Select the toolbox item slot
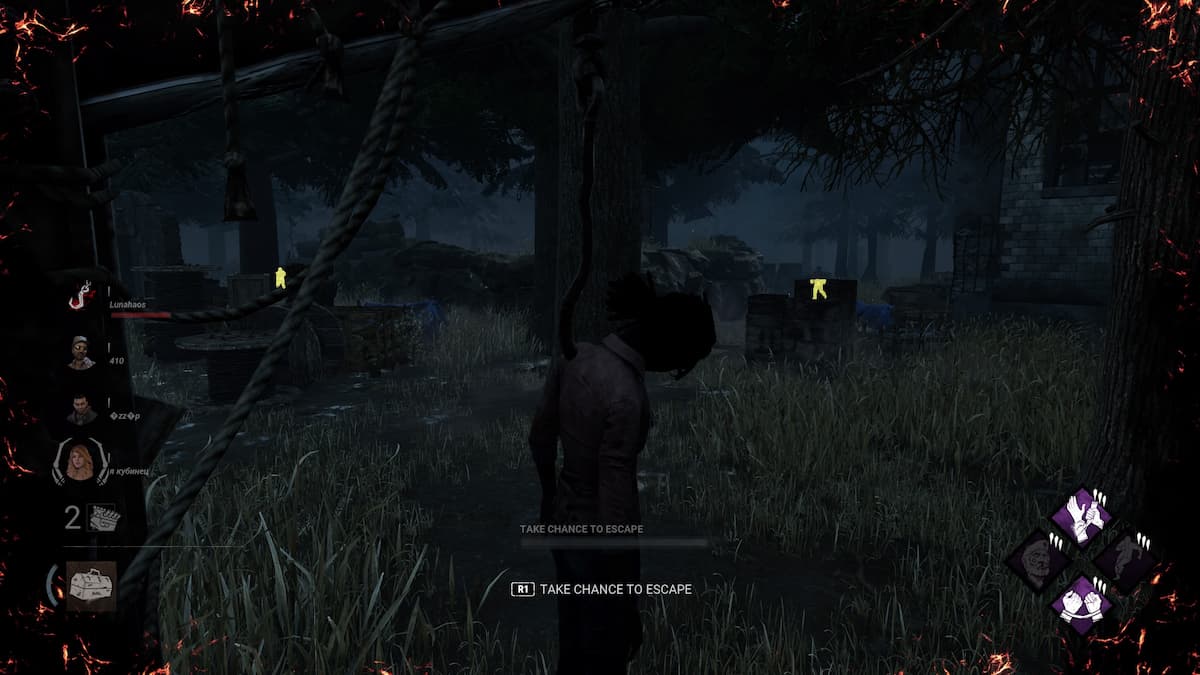 [x=91, y=585]
